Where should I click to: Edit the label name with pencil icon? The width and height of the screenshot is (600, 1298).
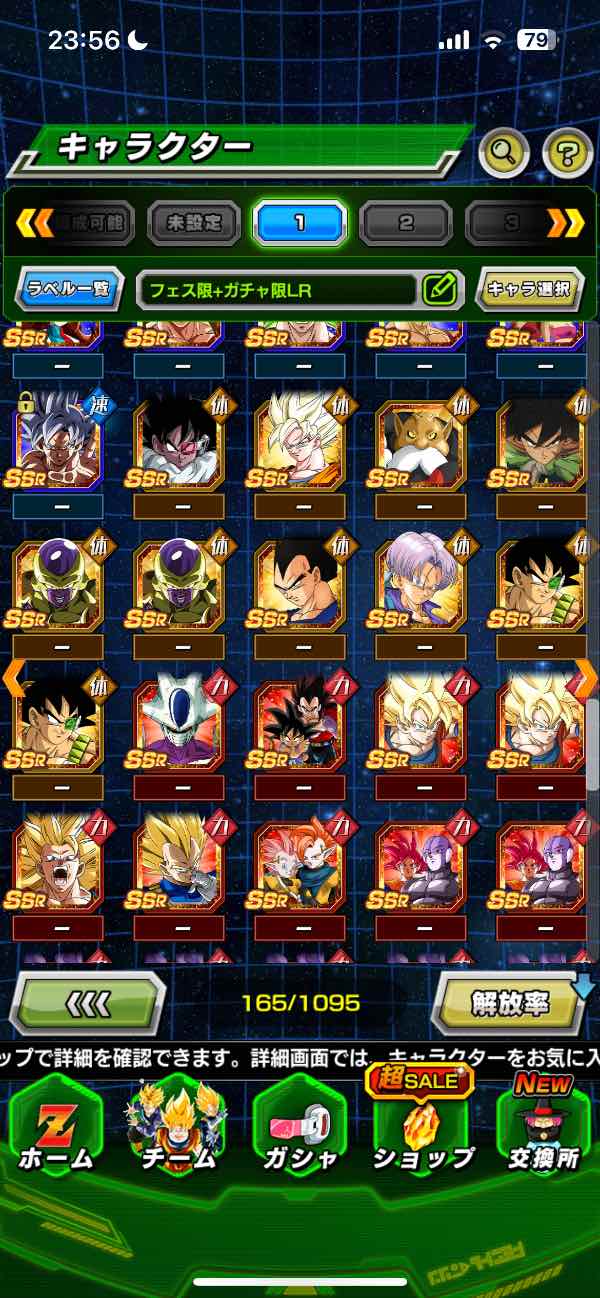pyautogui.click(x=439, y=290)
